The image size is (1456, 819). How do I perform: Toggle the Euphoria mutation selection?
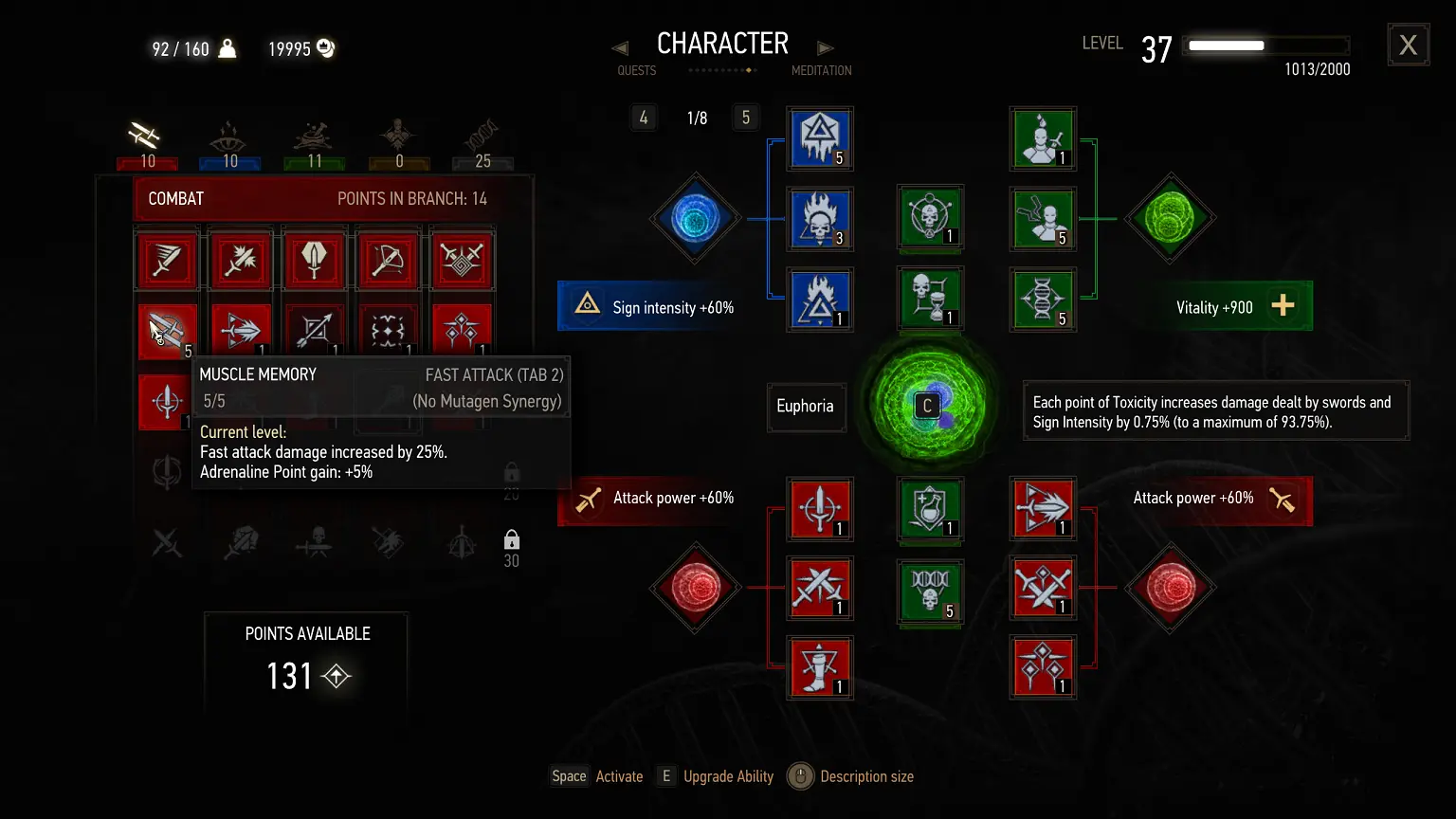[x=806, y=407]
